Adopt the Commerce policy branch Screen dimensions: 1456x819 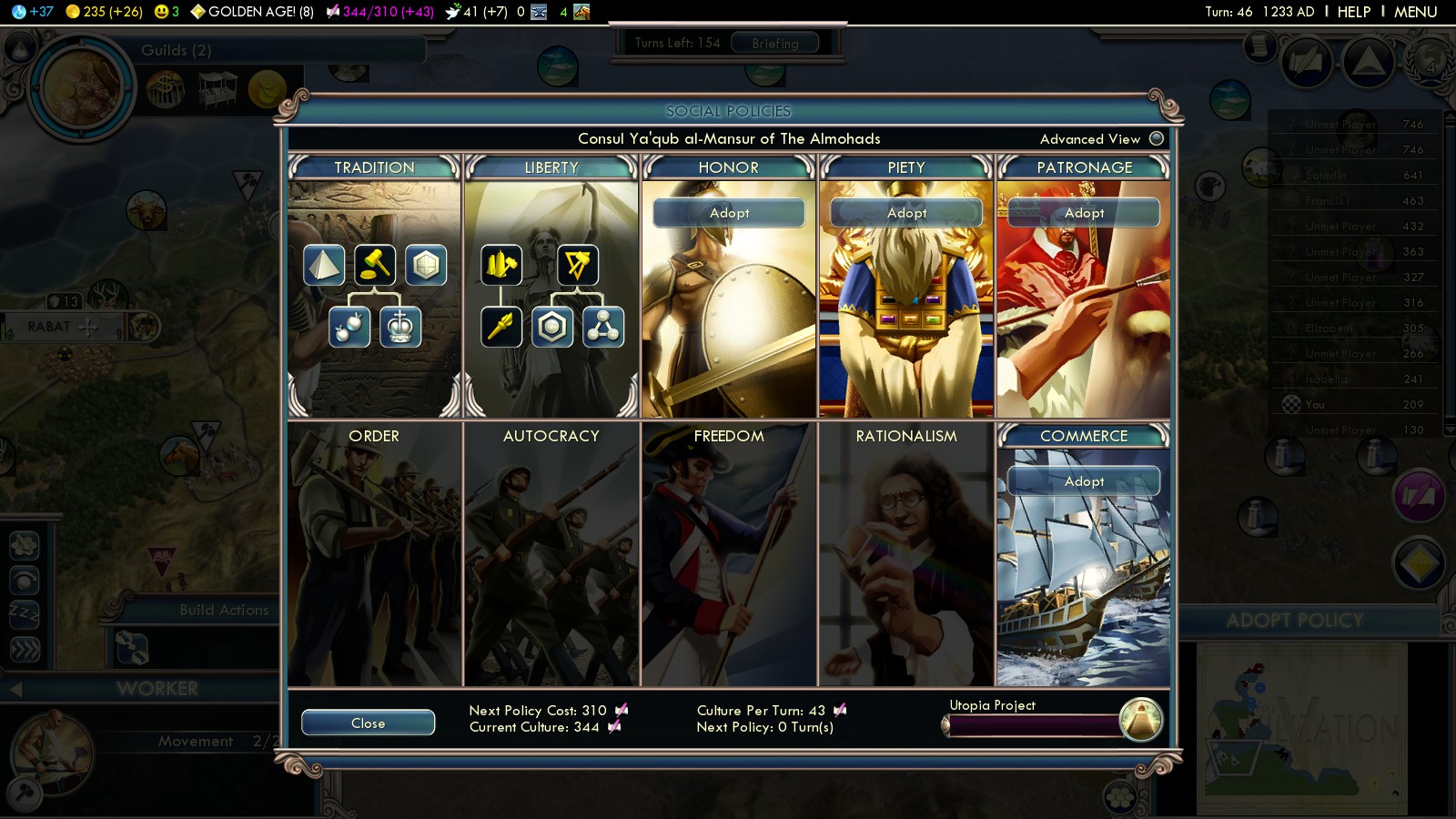(1084, 481)
